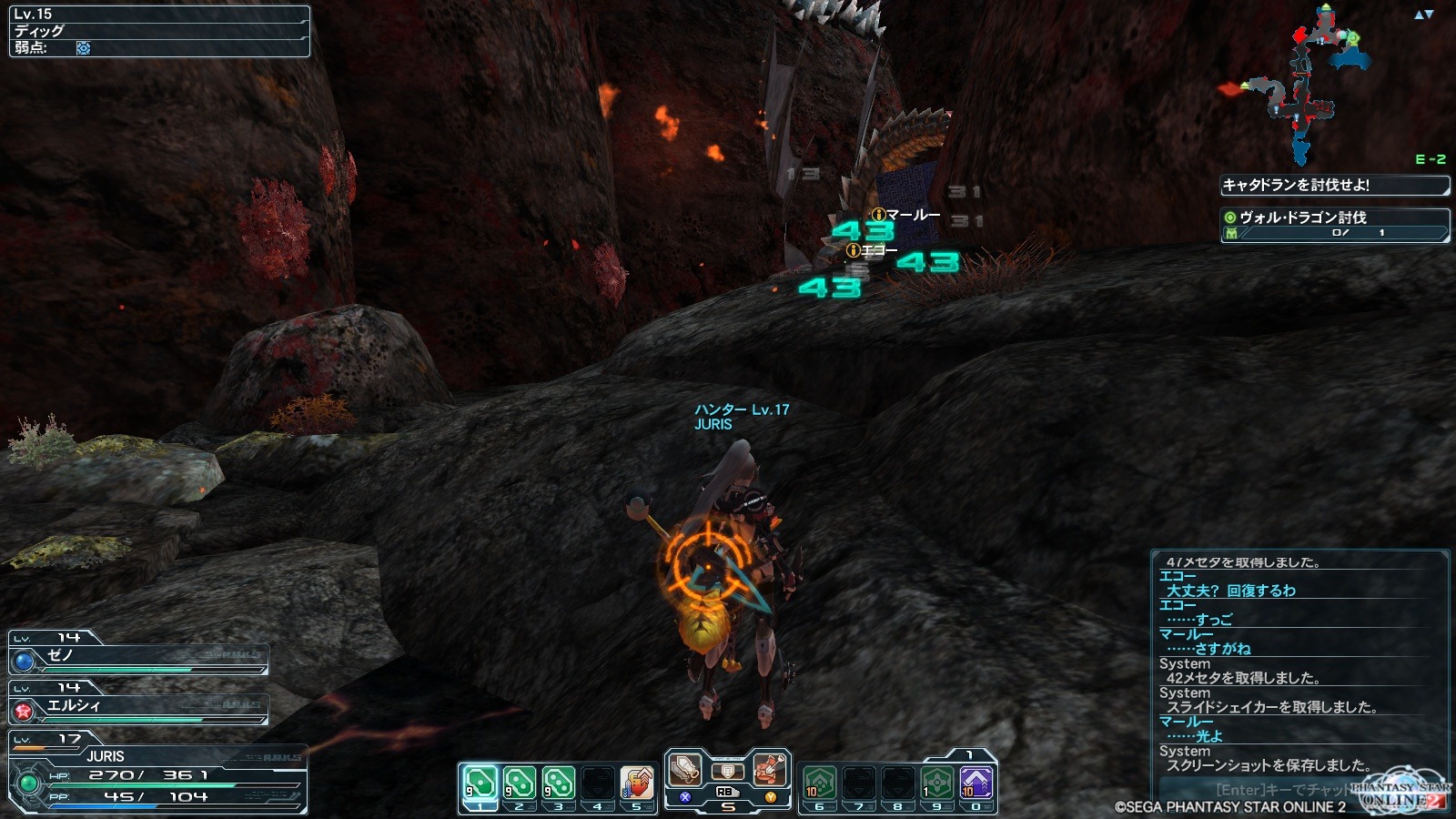The width and height of the screenshot is (1456, 819).
Task: Select the キャタドランを討伐せよ objective banner
Action: pyautogui.click(x=1334, y=186)
